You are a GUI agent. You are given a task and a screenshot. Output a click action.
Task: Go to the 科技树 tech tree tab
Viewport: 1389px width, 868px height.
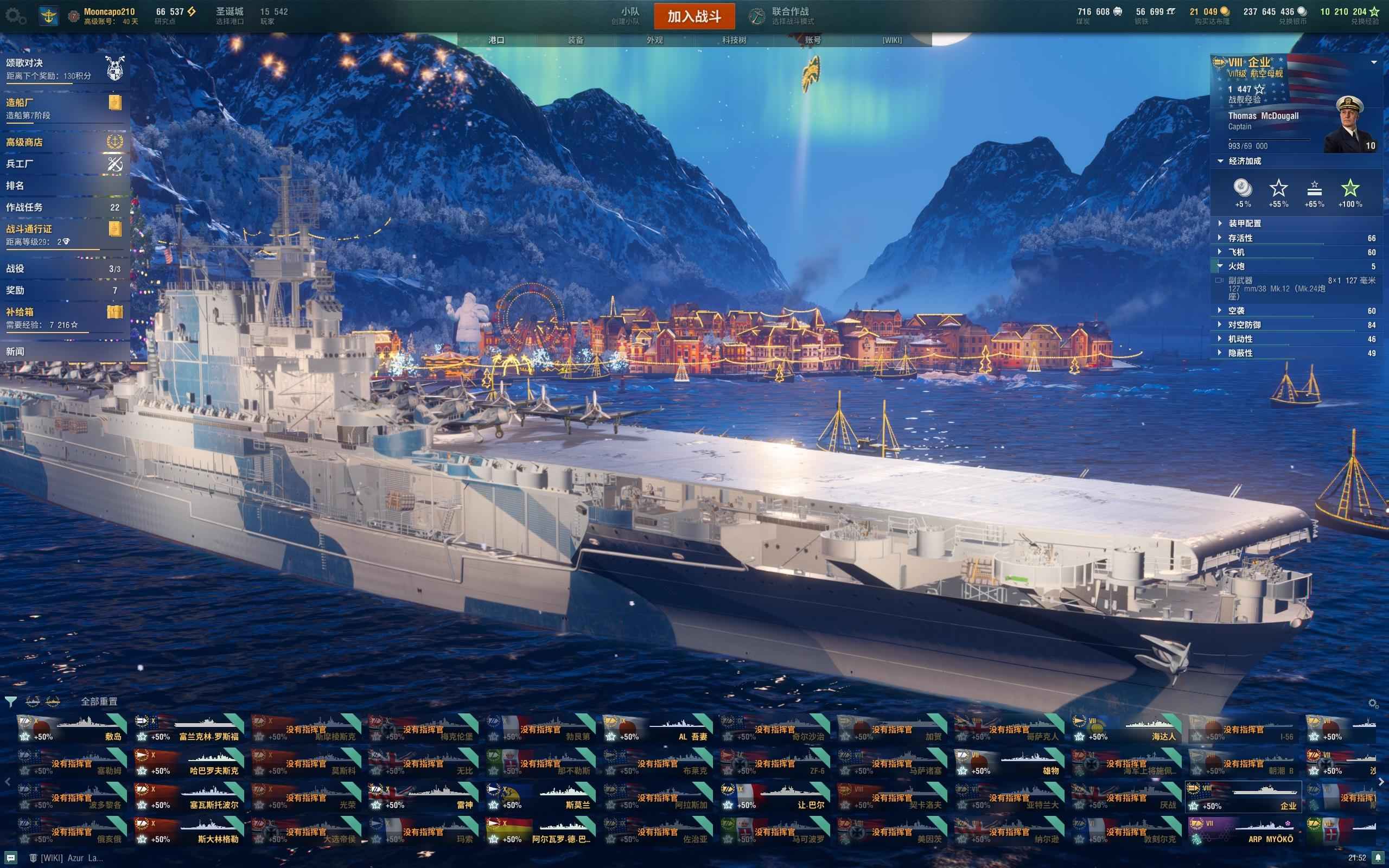(734, 40)
